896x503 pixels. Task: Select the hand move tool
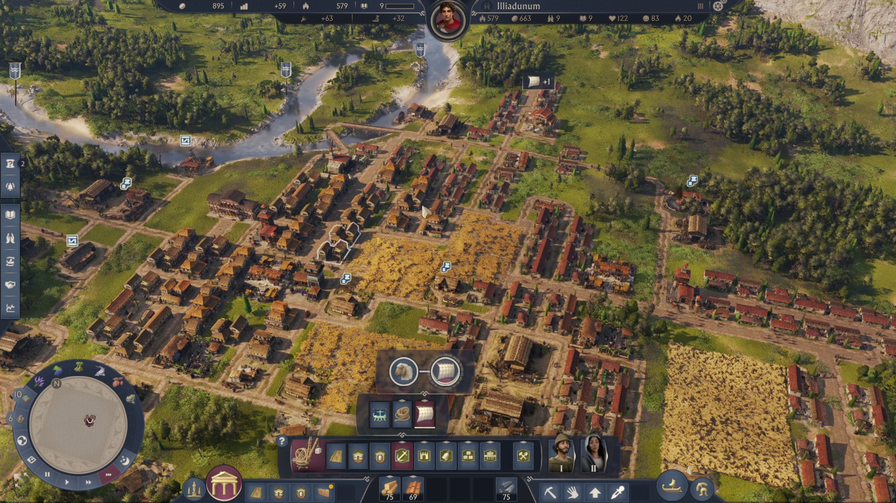(573, 492)
